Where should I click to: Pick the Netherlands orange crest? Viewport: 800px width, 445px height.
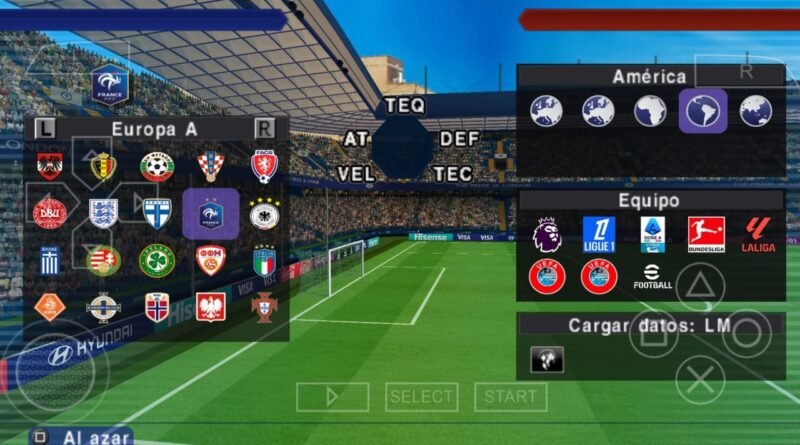coord(48,306)
